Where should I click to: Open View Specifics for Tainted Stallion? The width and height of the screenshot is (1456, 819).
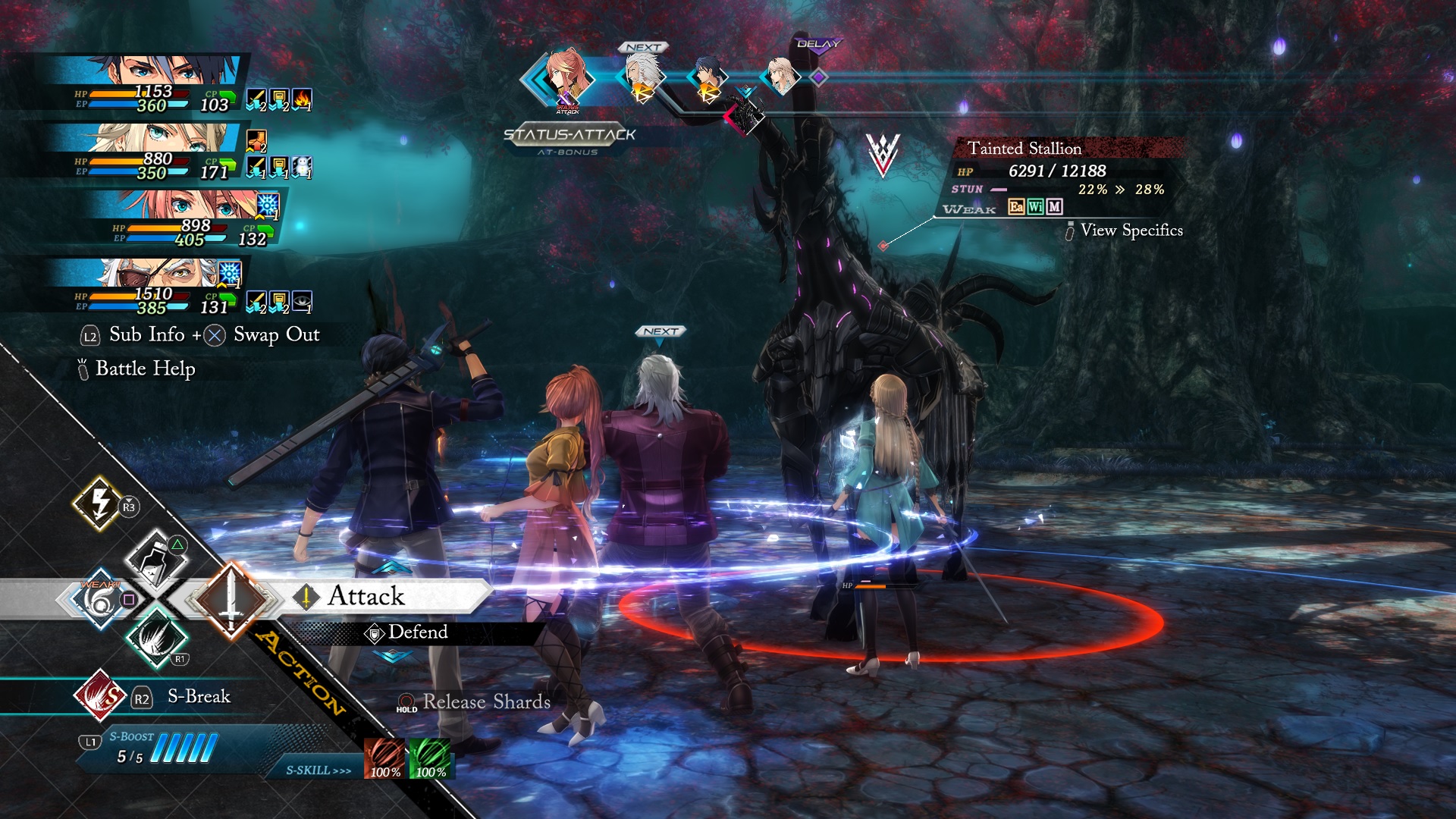click(x=1131, y=231)
